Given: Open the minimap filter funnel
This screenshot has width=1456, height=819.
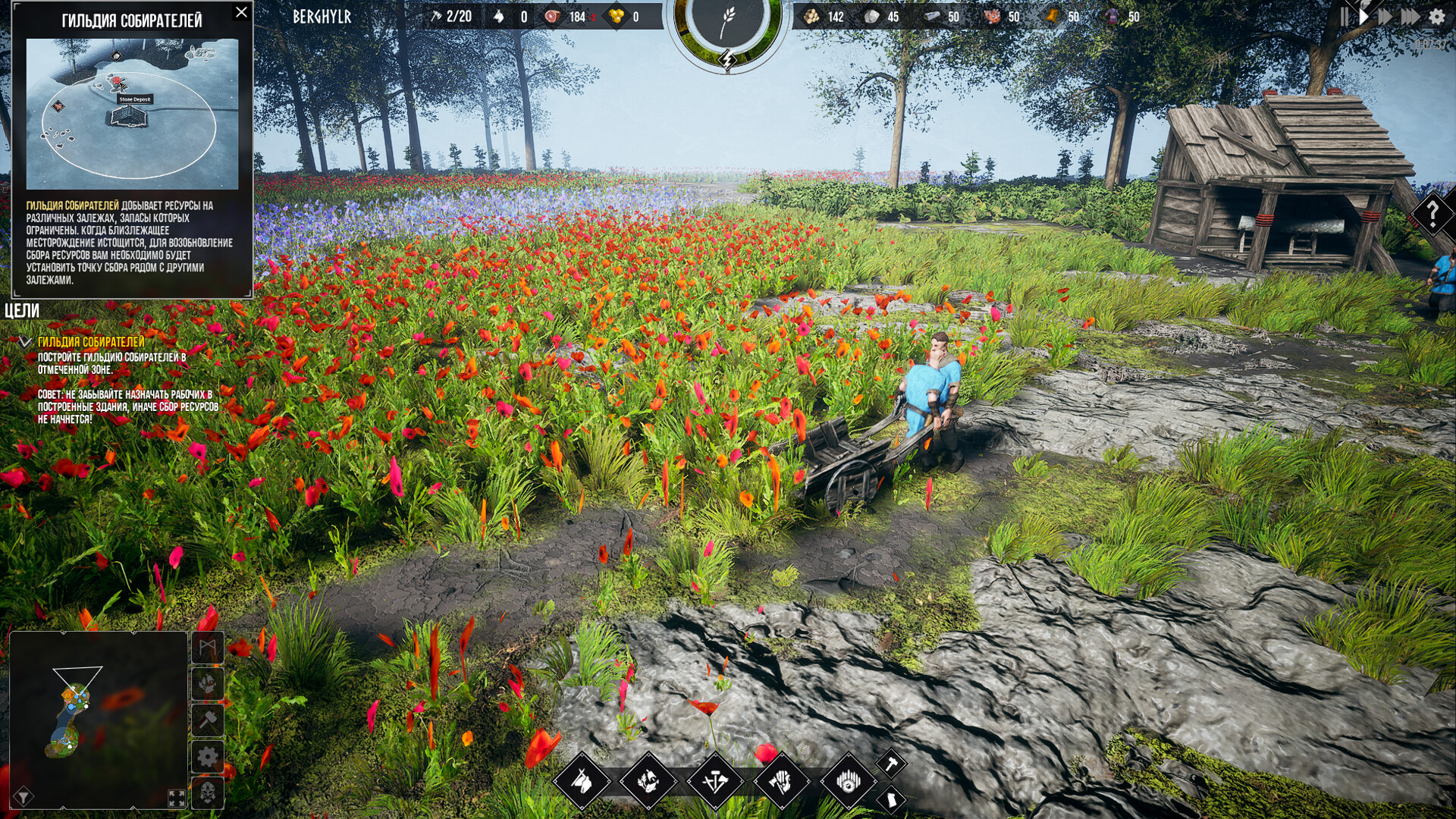Looking at the screenshot, I should [x=24, y=796].
